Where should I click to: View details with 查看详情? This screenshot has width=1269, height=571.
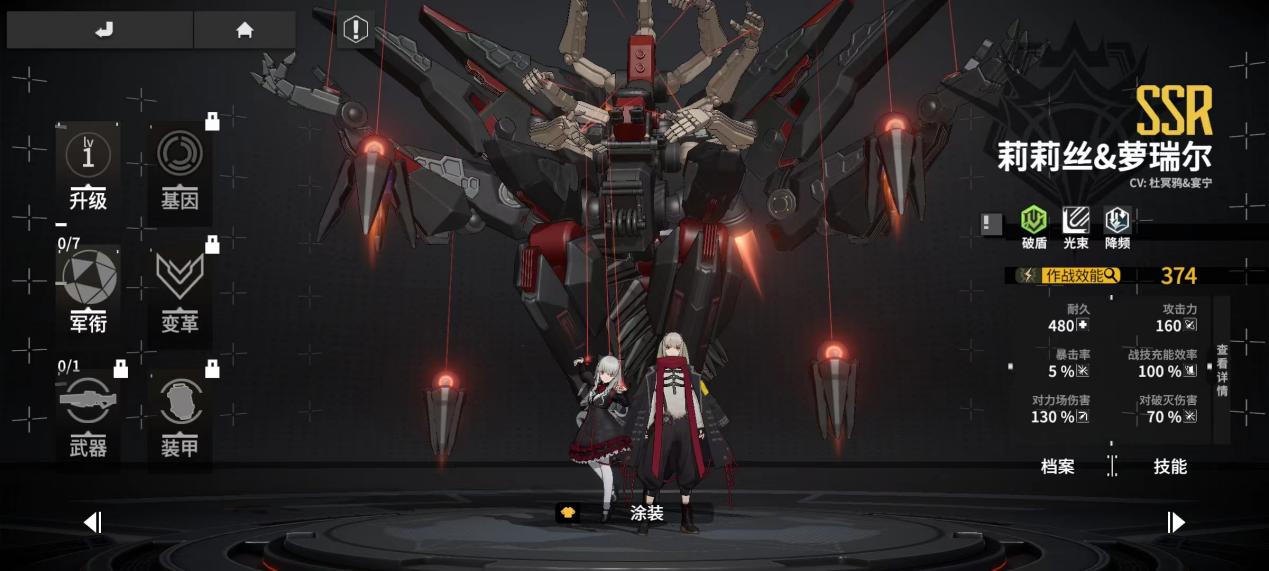(1222, 370)
